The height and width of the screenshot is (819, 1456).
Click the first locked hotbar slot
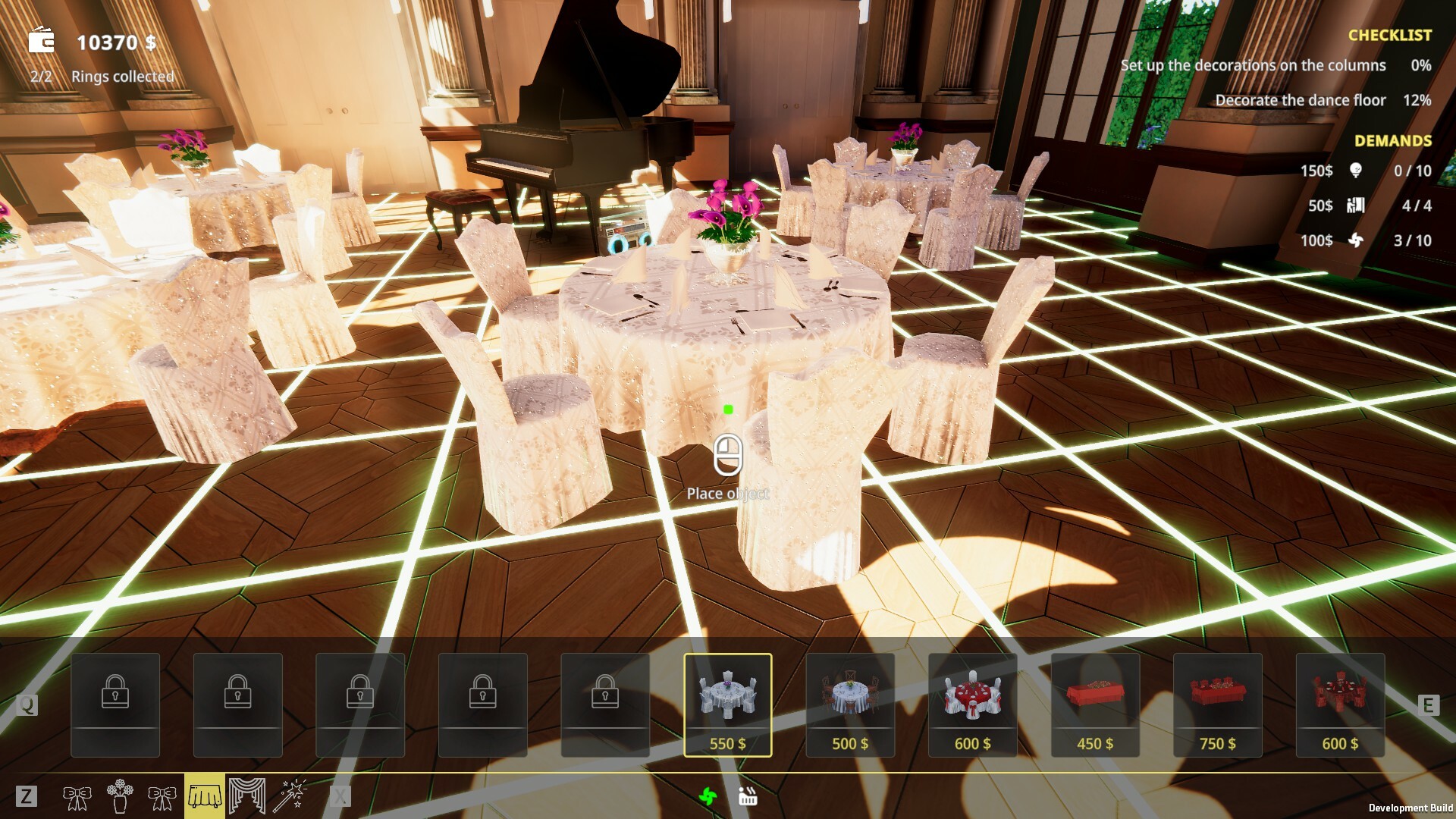coord(115,701)
